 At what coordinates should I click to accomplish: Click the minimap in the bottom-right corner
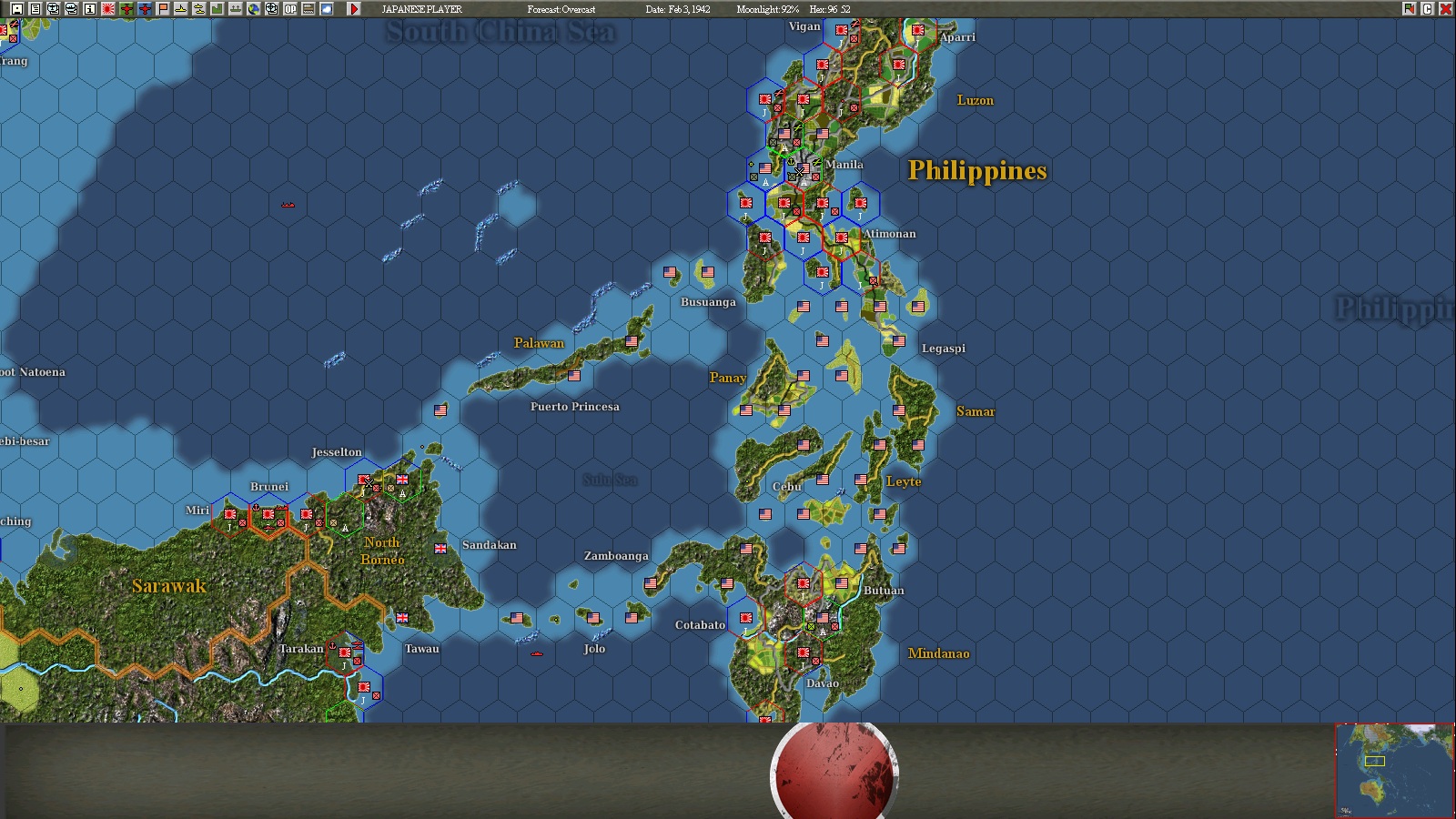click(x=1392, y=769)
